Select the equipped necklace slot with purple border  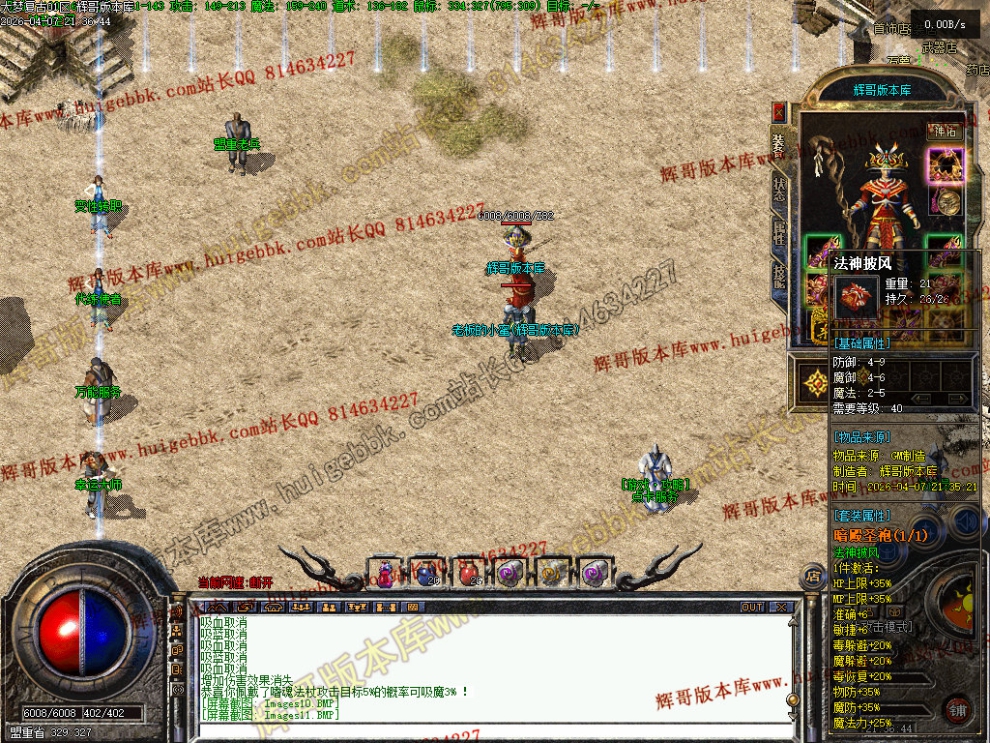point(944,165)
